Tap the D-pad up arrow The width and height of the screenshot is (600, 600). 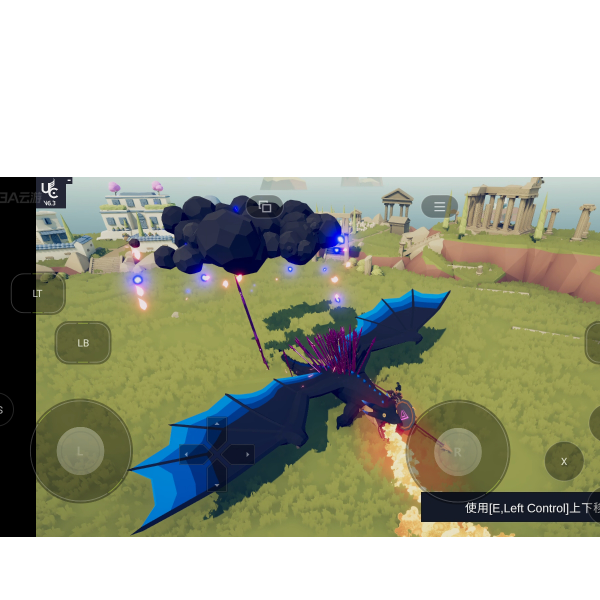tap(217, 430)
